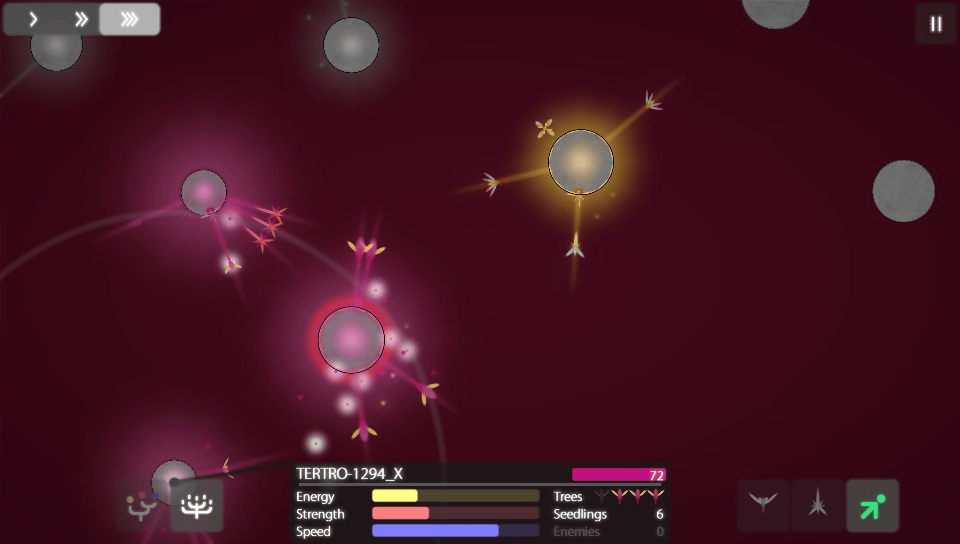The height and width of the screenshot is (544, 960).
Task: Click the small tree icon with coloured dots
Action: point(143,506)
